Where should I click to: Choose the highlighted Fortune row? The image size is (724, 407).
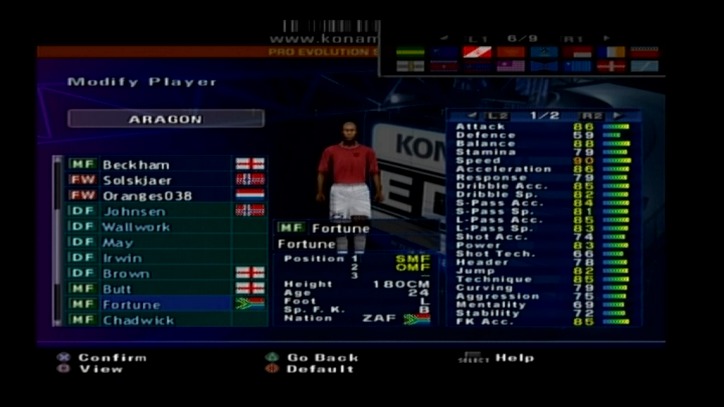150,304
